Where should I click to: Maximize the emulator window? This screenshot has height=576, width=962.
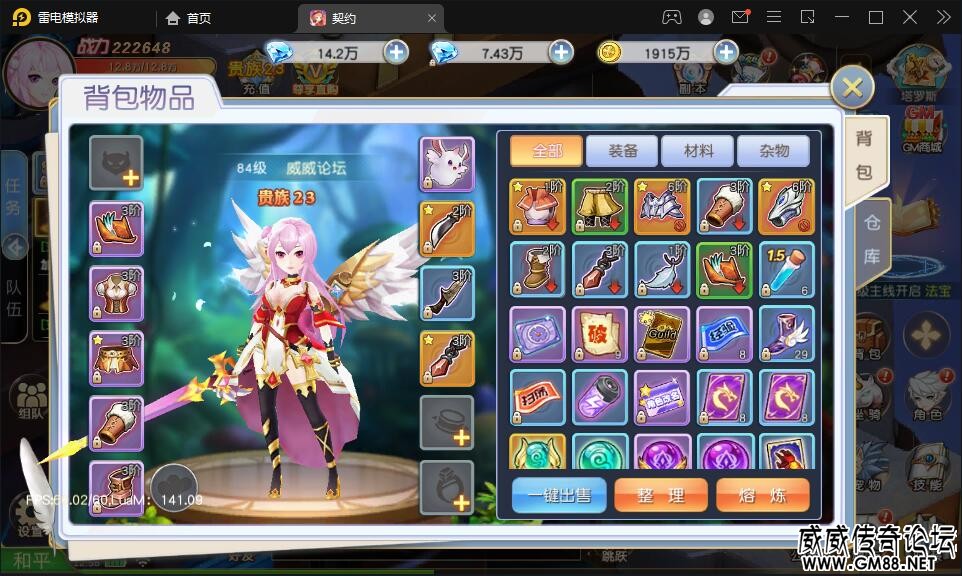tap(876, 18)
